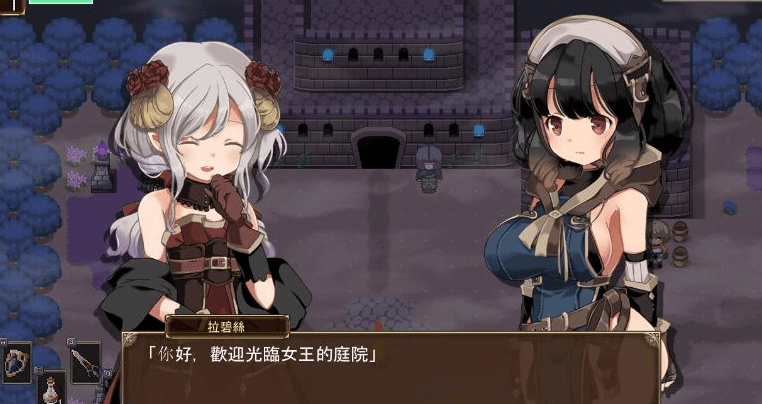Viewport: 762px width, 404px height.
Task: Select the blue amulet item slot
Action: tap(17, 363)
